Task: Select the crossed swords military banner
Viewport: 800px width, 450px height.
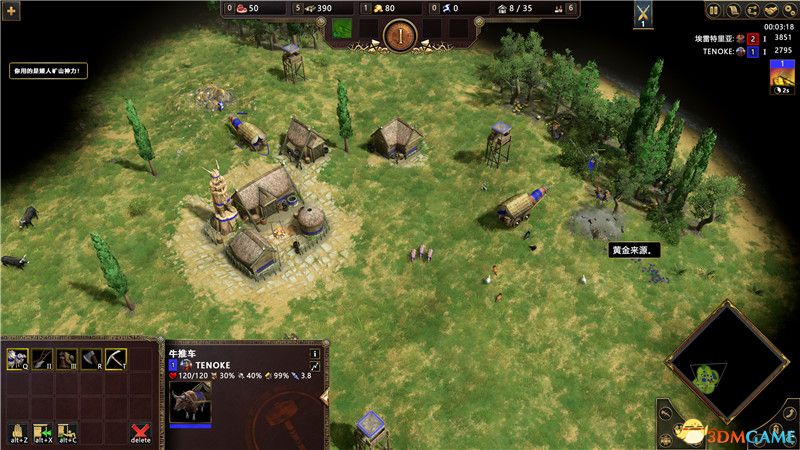Action: [644, 15]
